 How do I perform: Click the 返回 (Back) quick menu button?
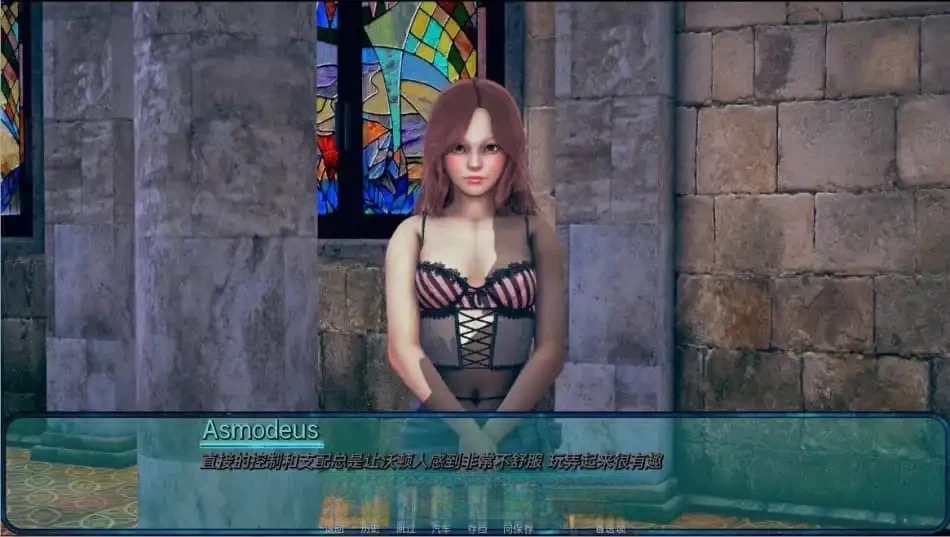tap(333, 528)
